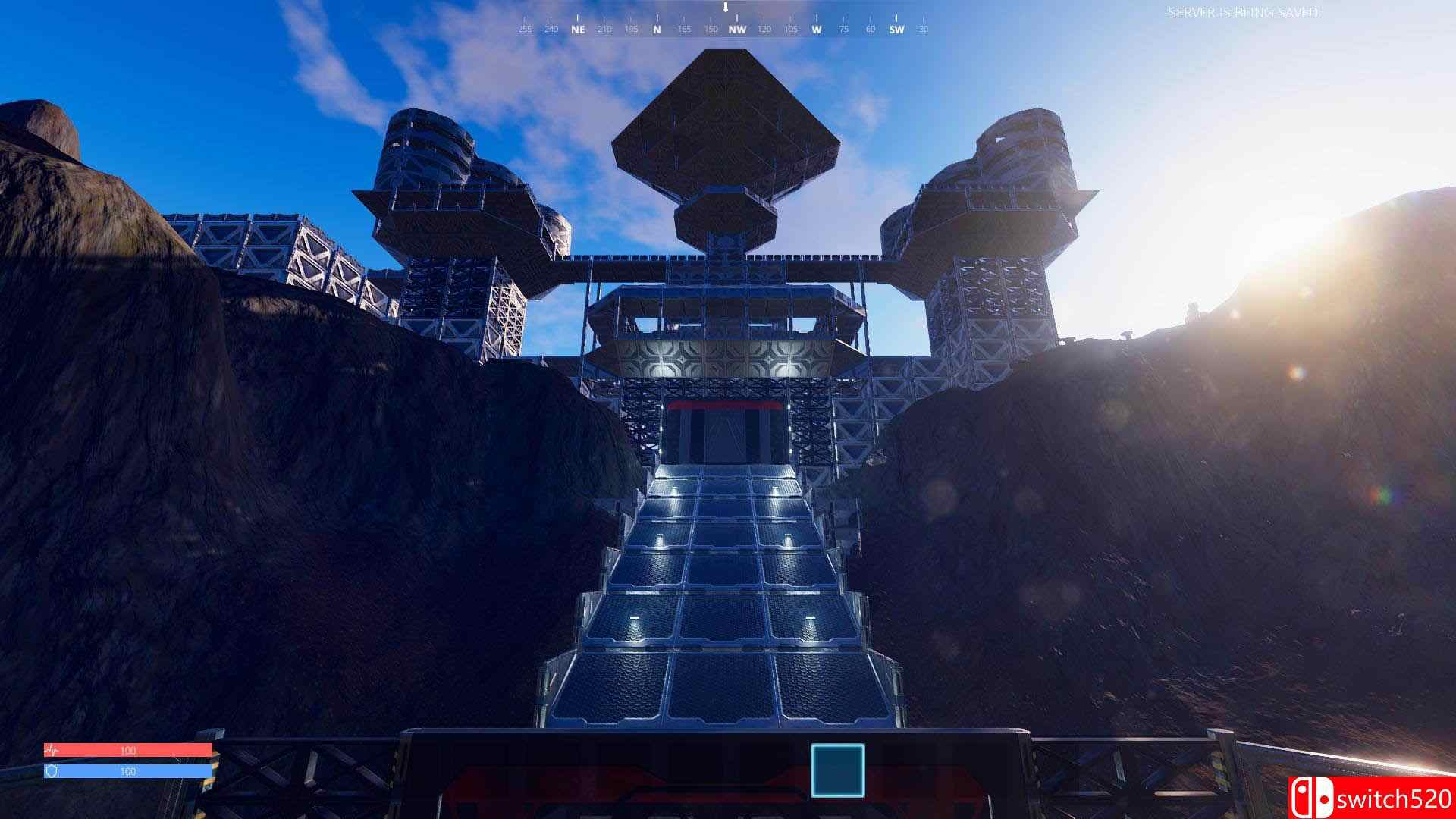
Task: Click the 60 bearing number on the compass
Action: click(868, 31)
